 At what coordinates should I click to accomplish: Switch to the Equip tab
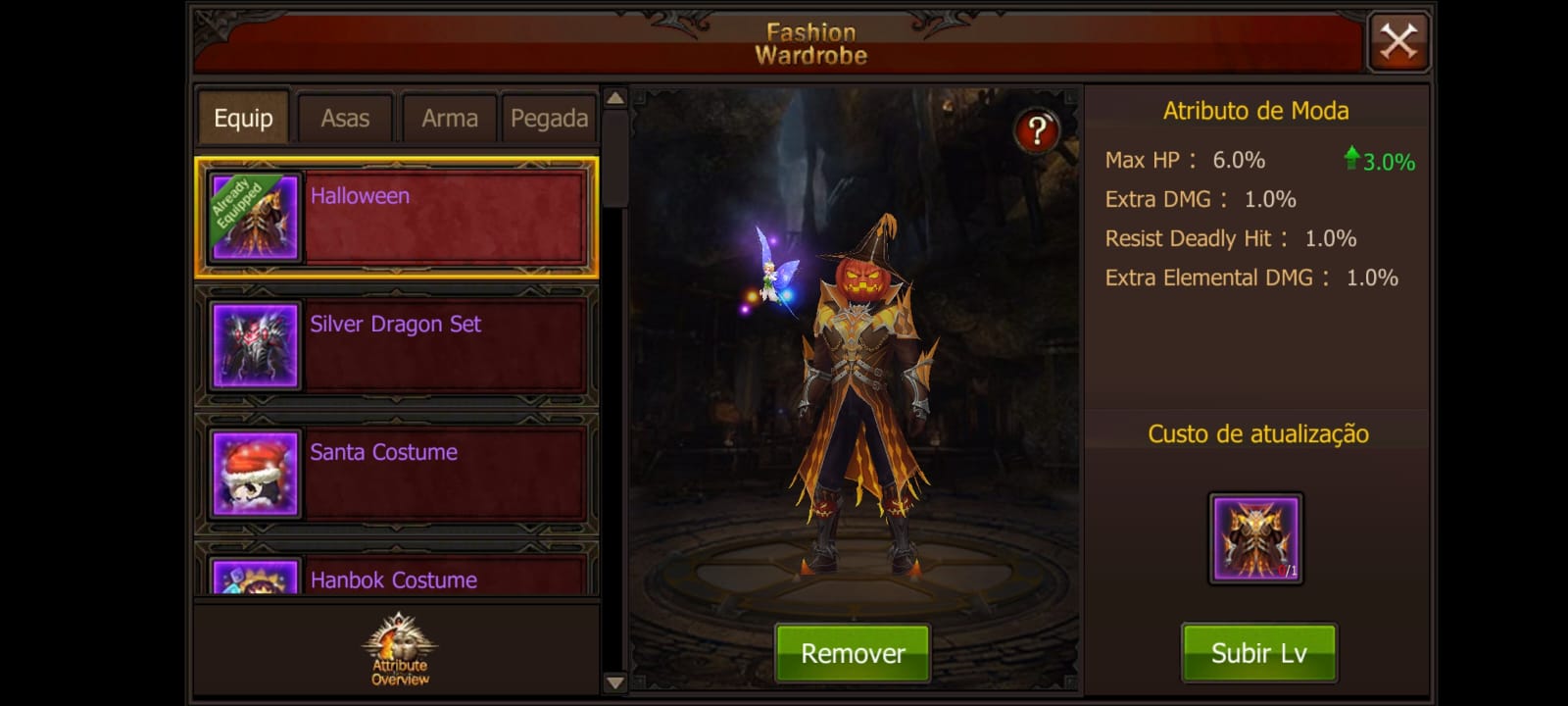coord(243,119)
